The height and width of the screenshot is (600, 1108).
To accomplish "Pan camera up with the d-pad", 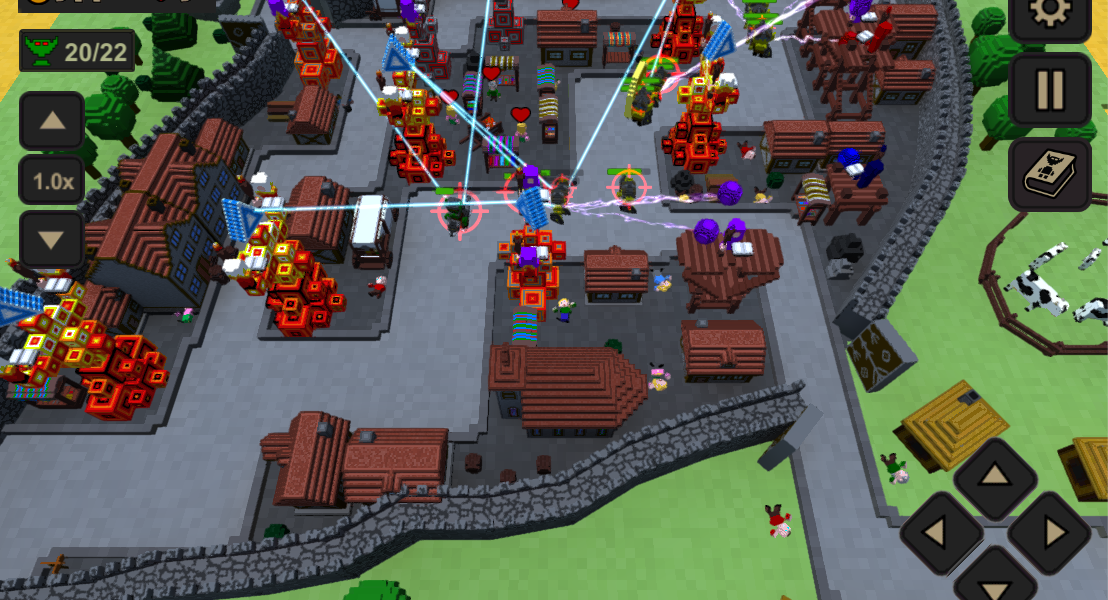I will pos(994,478).
